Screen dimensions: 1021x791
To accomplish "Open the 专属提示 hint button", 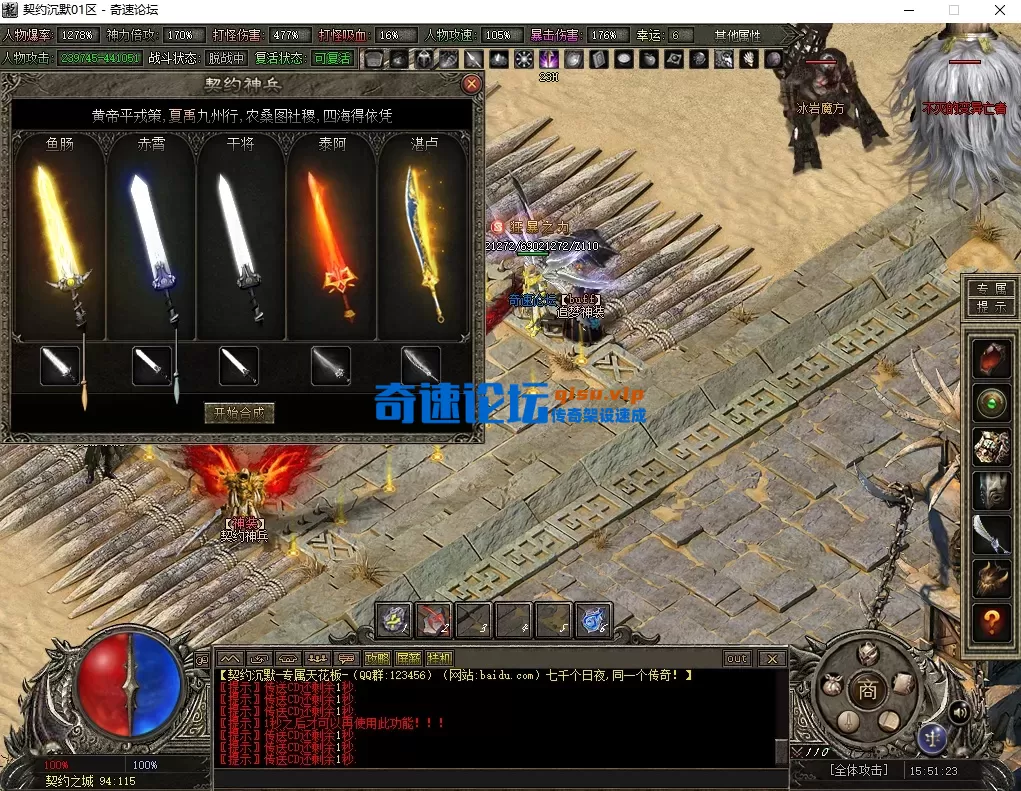I will [x=991, y=298].
